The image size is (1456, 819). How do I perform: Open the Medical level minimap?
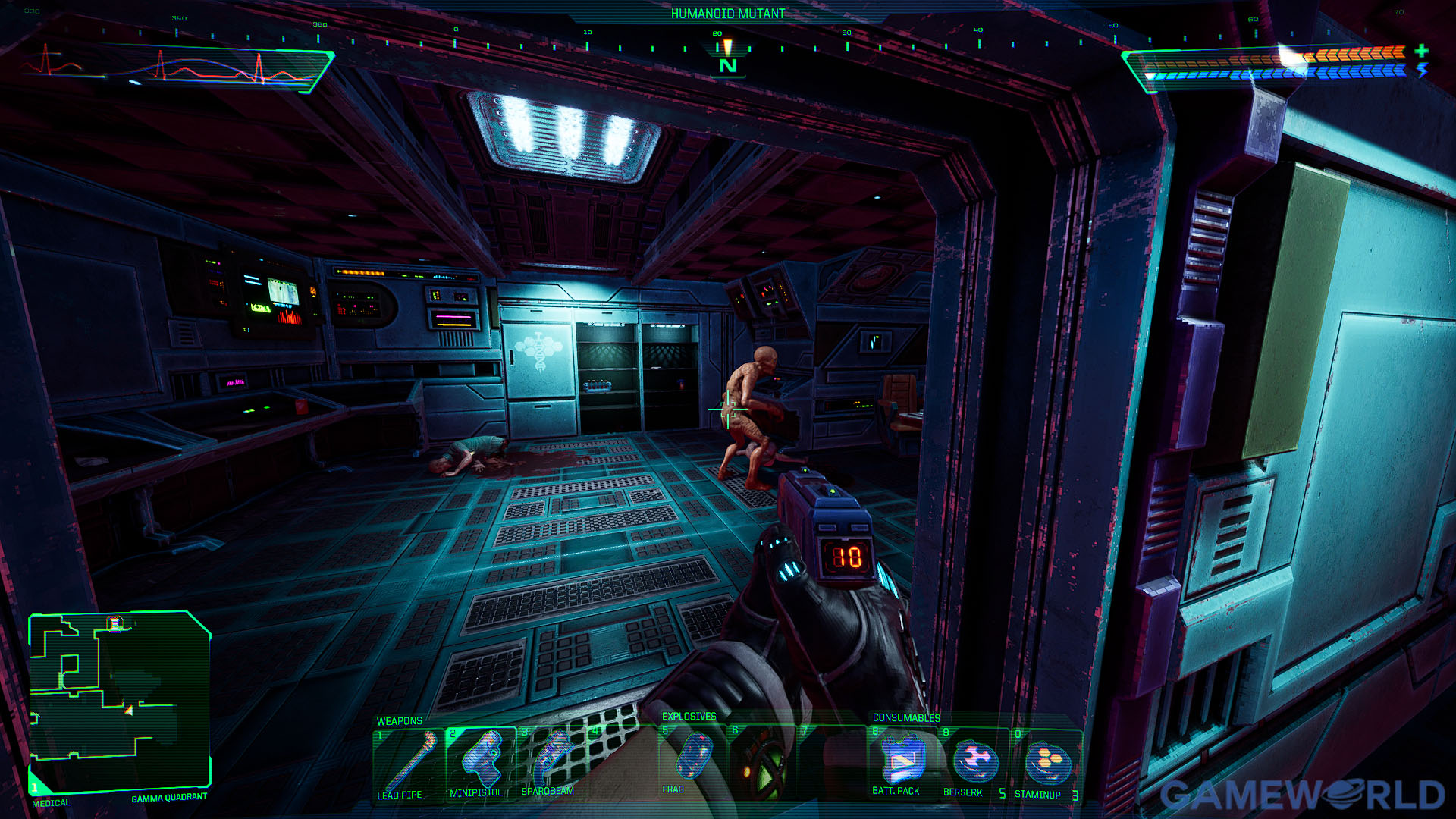(x=119, y=700)
